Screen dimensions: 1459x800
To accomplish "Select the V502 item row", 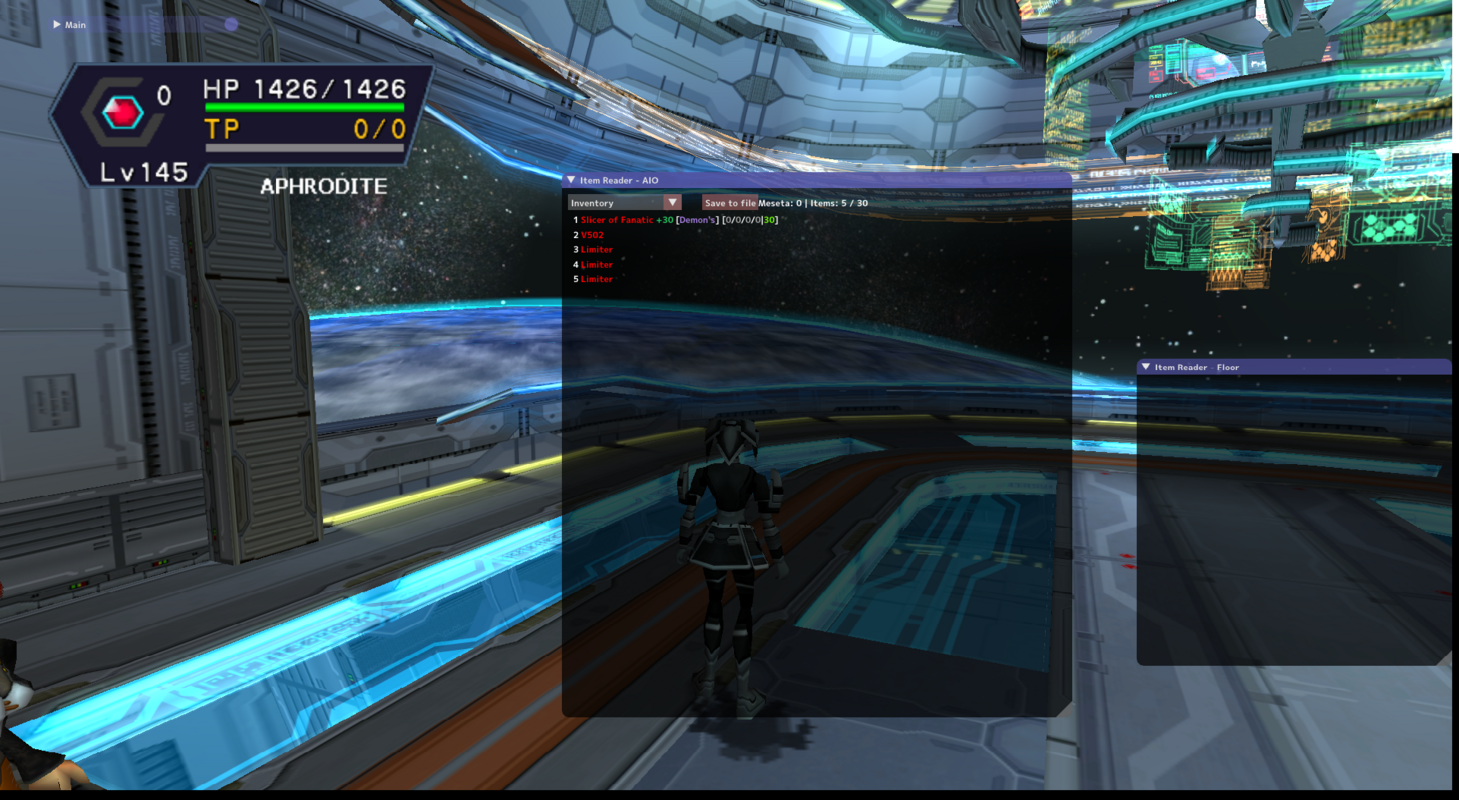I will (x=592, y=235).
